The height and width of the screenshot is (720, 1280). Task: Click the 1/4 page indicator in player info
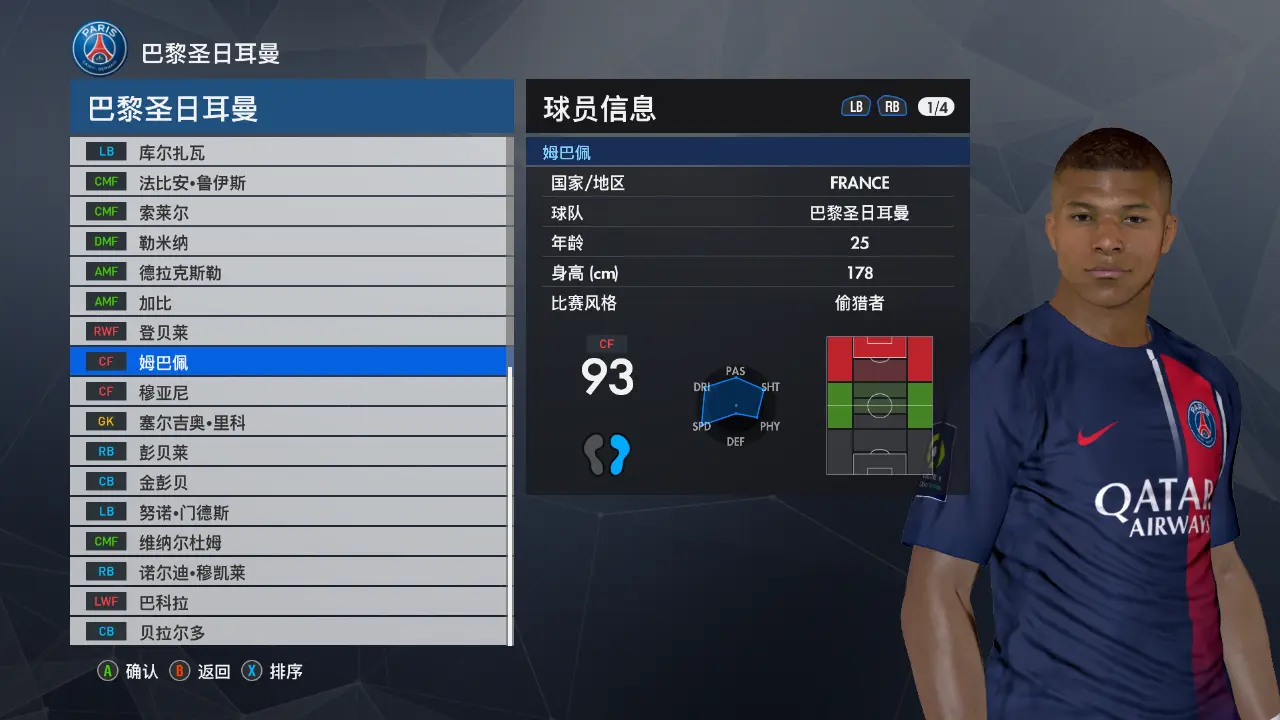[x=936, y=108]
